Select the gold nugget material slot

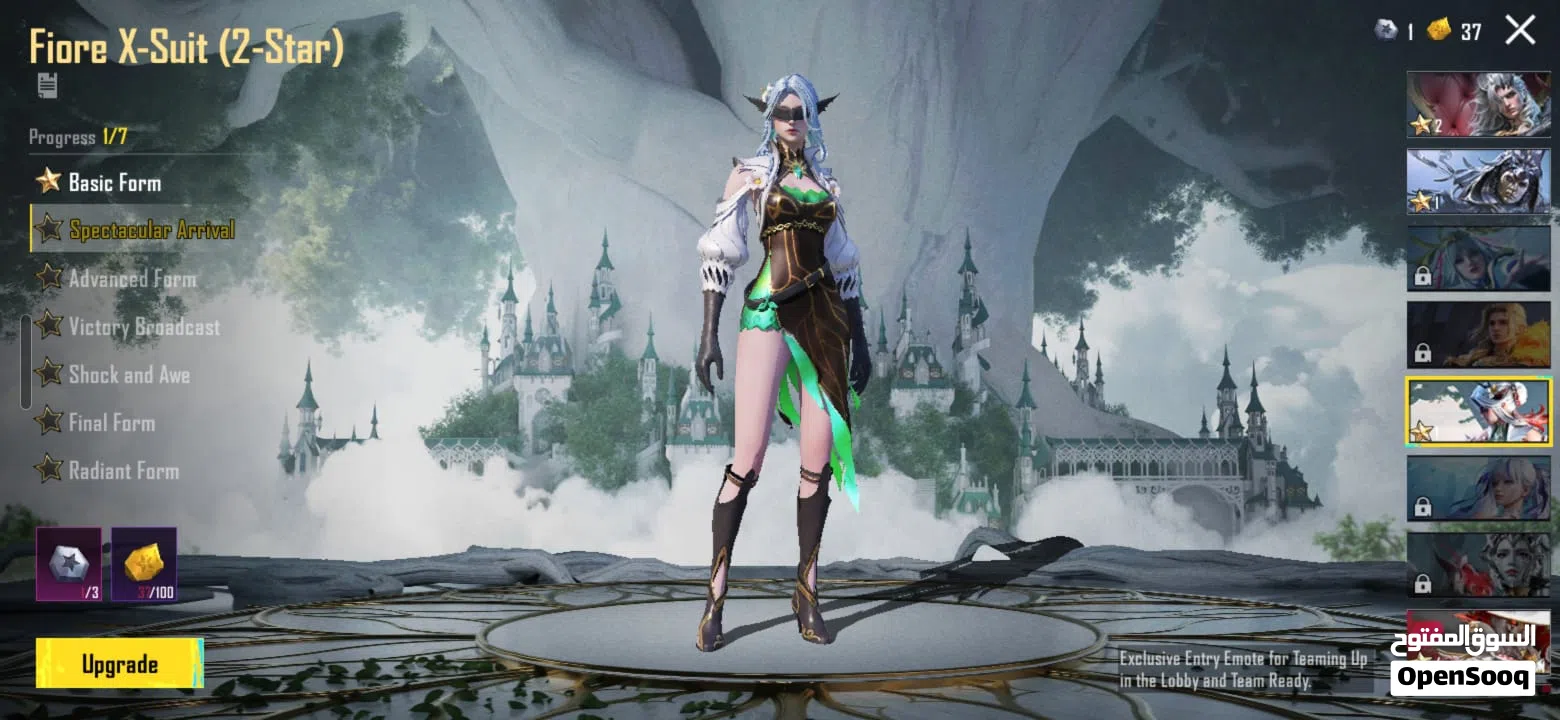tap(144, 564)
